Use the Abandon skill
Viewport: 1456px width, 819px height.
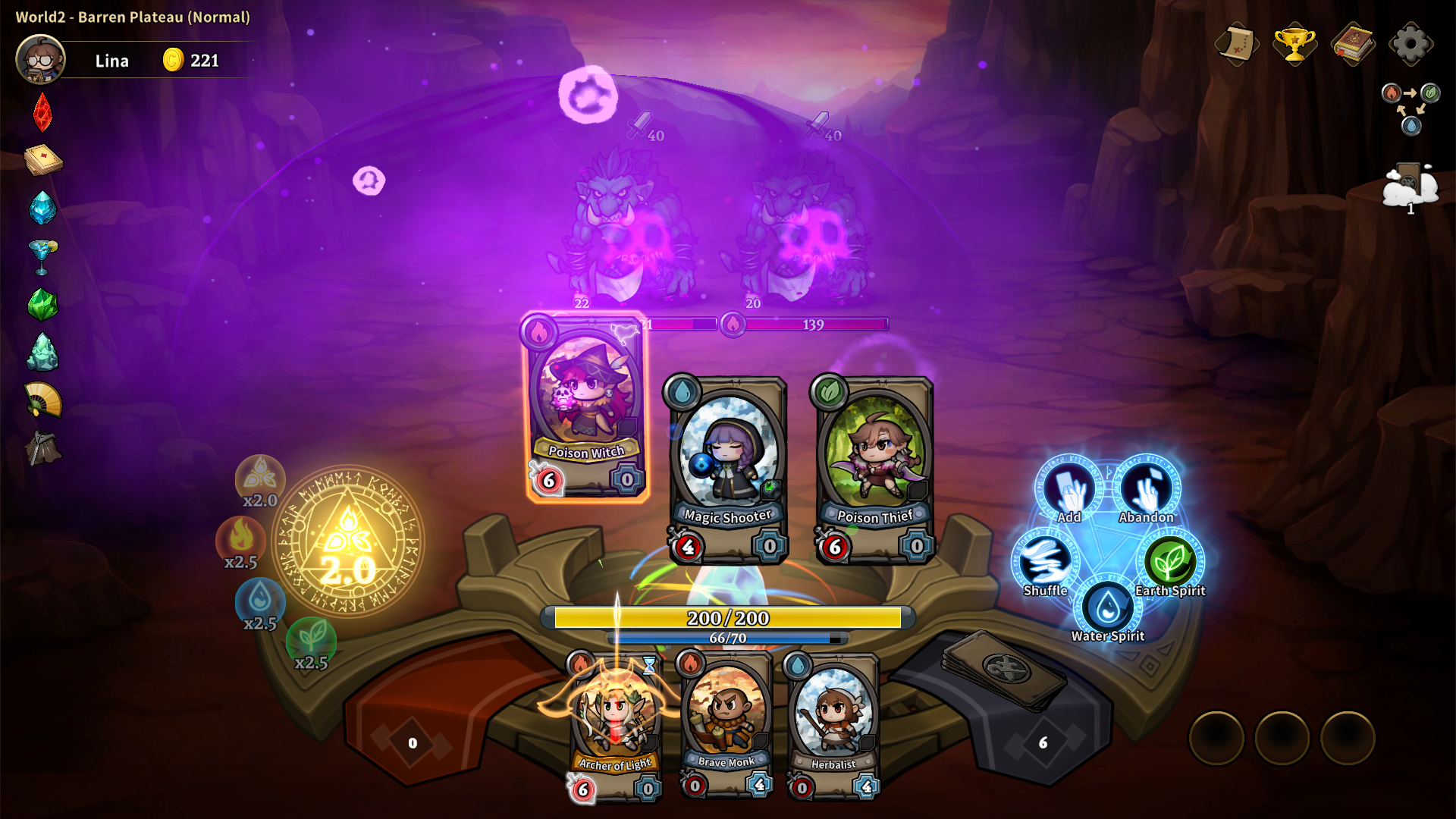[1147, 489]
